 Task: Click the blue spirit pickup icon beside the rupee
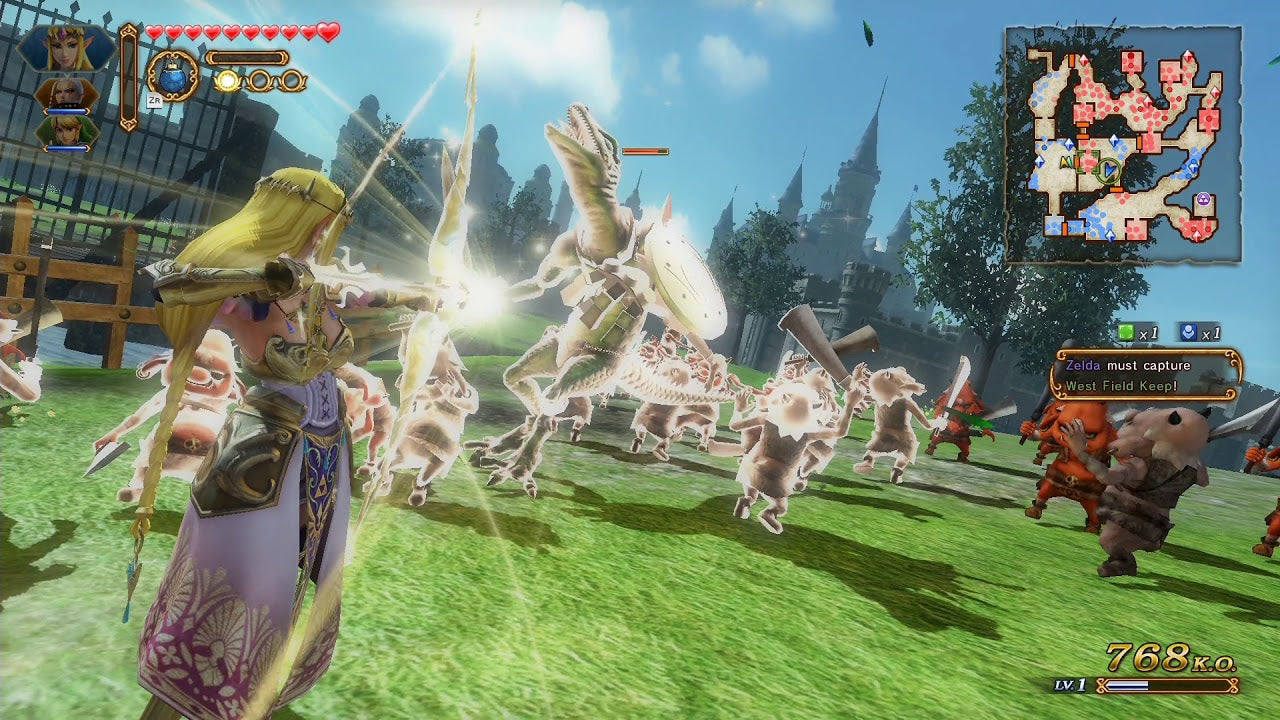pos(1188,332)
